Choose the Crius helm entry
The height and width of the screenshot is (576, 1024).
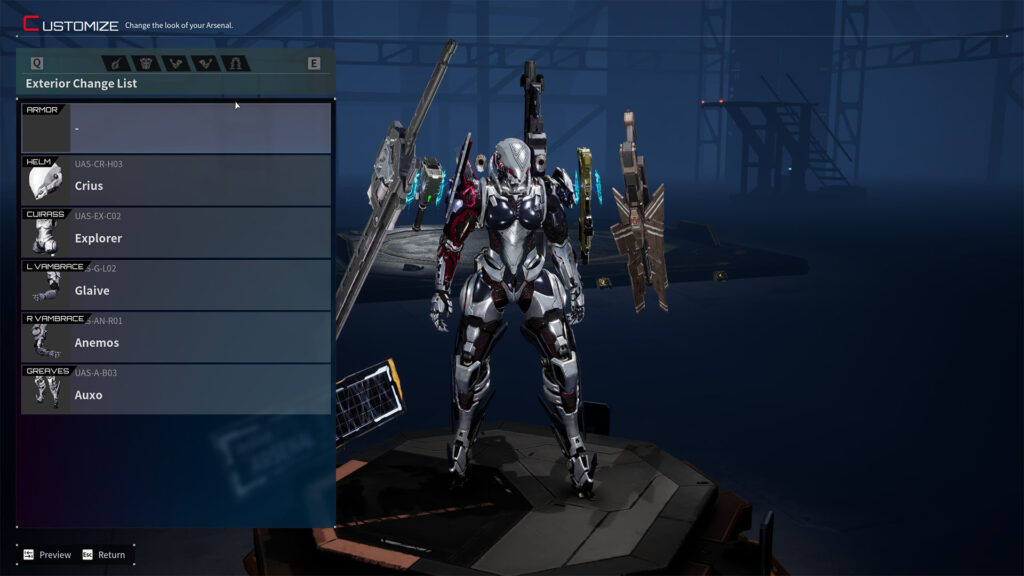point(176,181)
